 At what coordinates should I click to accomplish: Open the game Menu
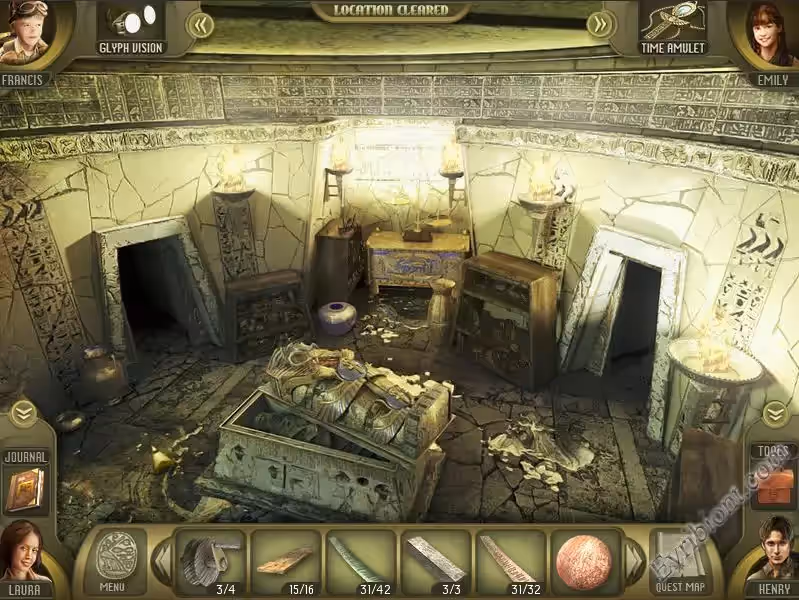(112, 560)
